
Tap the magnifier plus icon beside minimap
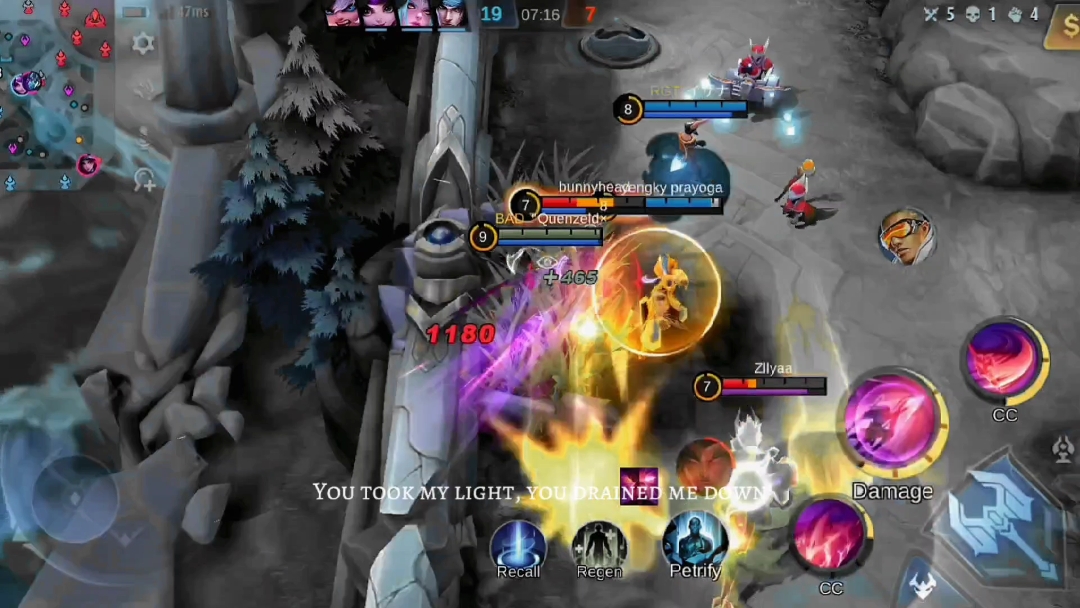pyautogui.click(x=144, y=179)
